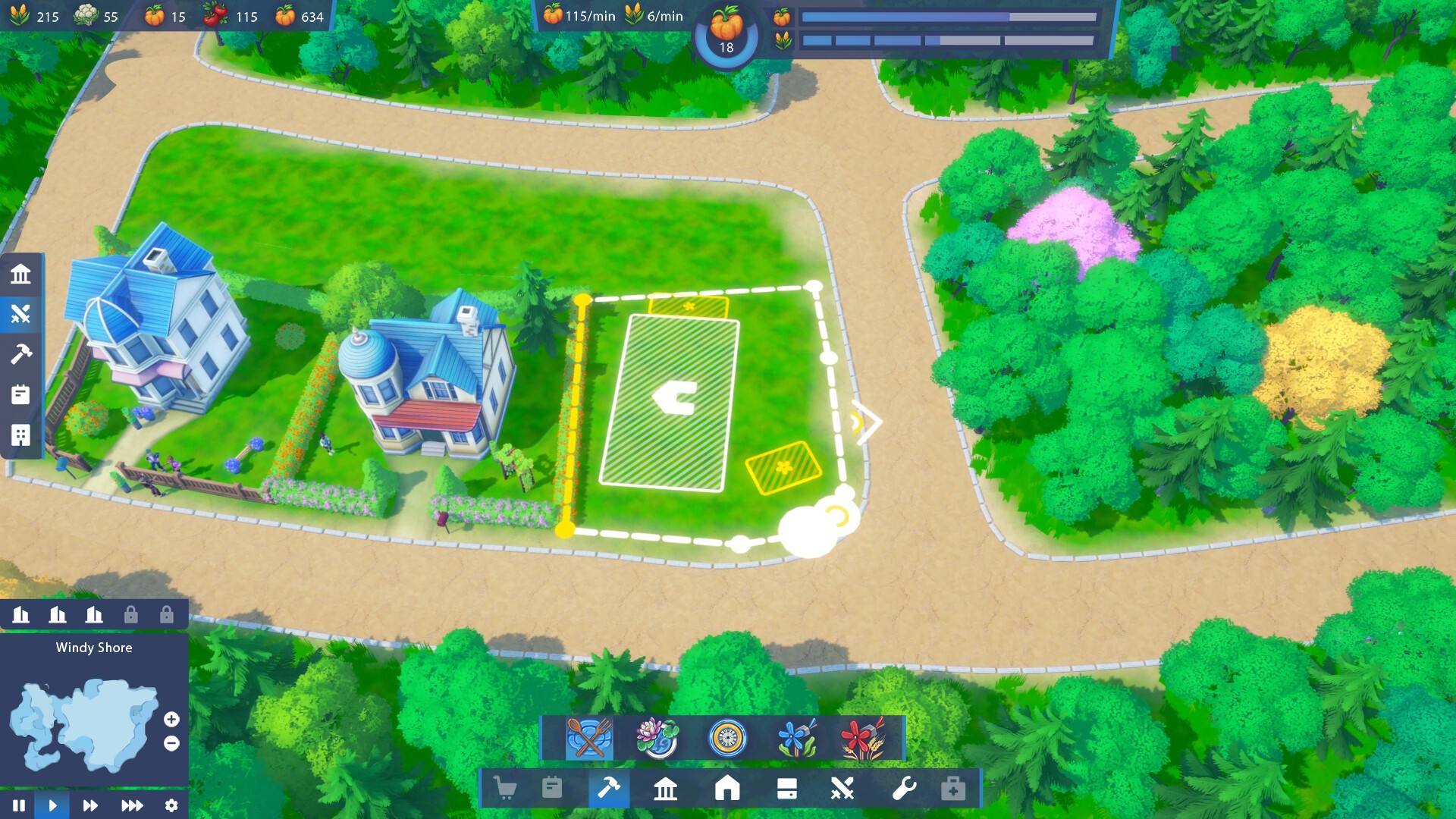The height and width of the screenshot is (819, 1456).
Task: Pick the red flower and wheat windmill
Action: (x=863, y=738)
